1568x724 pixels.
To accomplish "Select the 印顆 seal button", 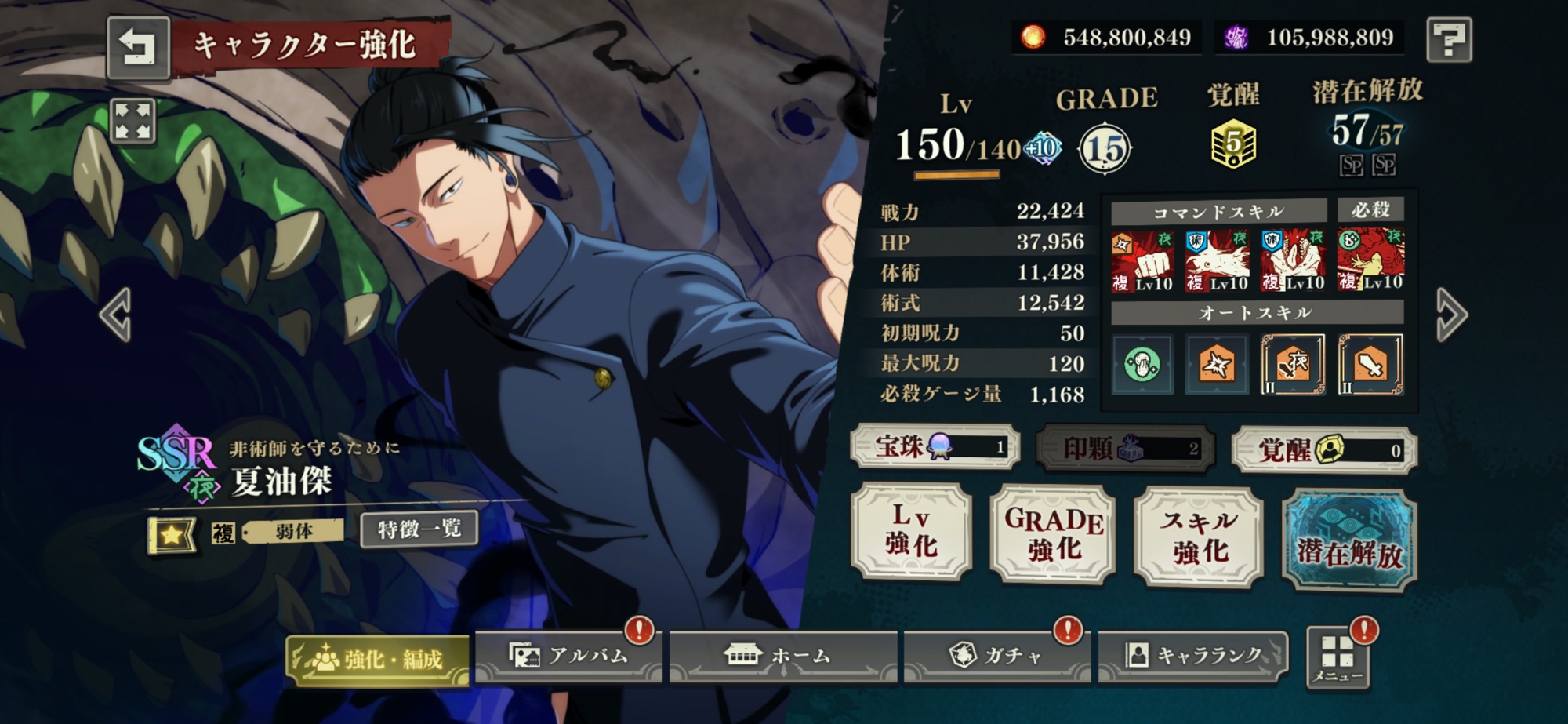I will coord(1125,449).
